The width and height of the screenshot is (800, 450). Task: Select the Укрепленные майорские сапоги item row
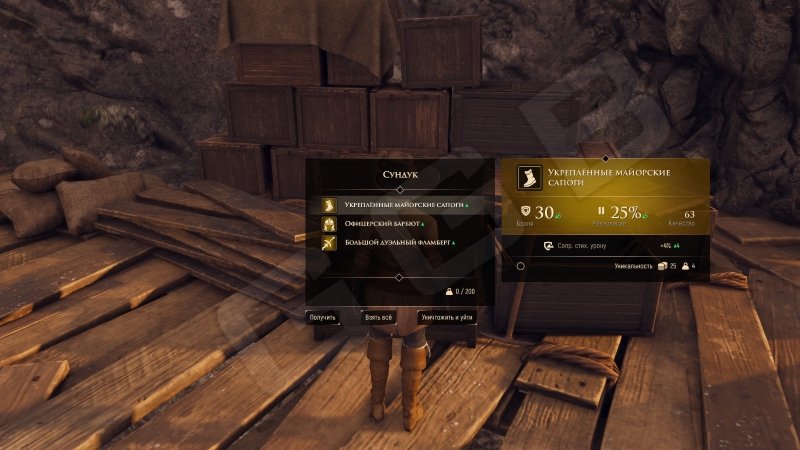tap(398, 205)
